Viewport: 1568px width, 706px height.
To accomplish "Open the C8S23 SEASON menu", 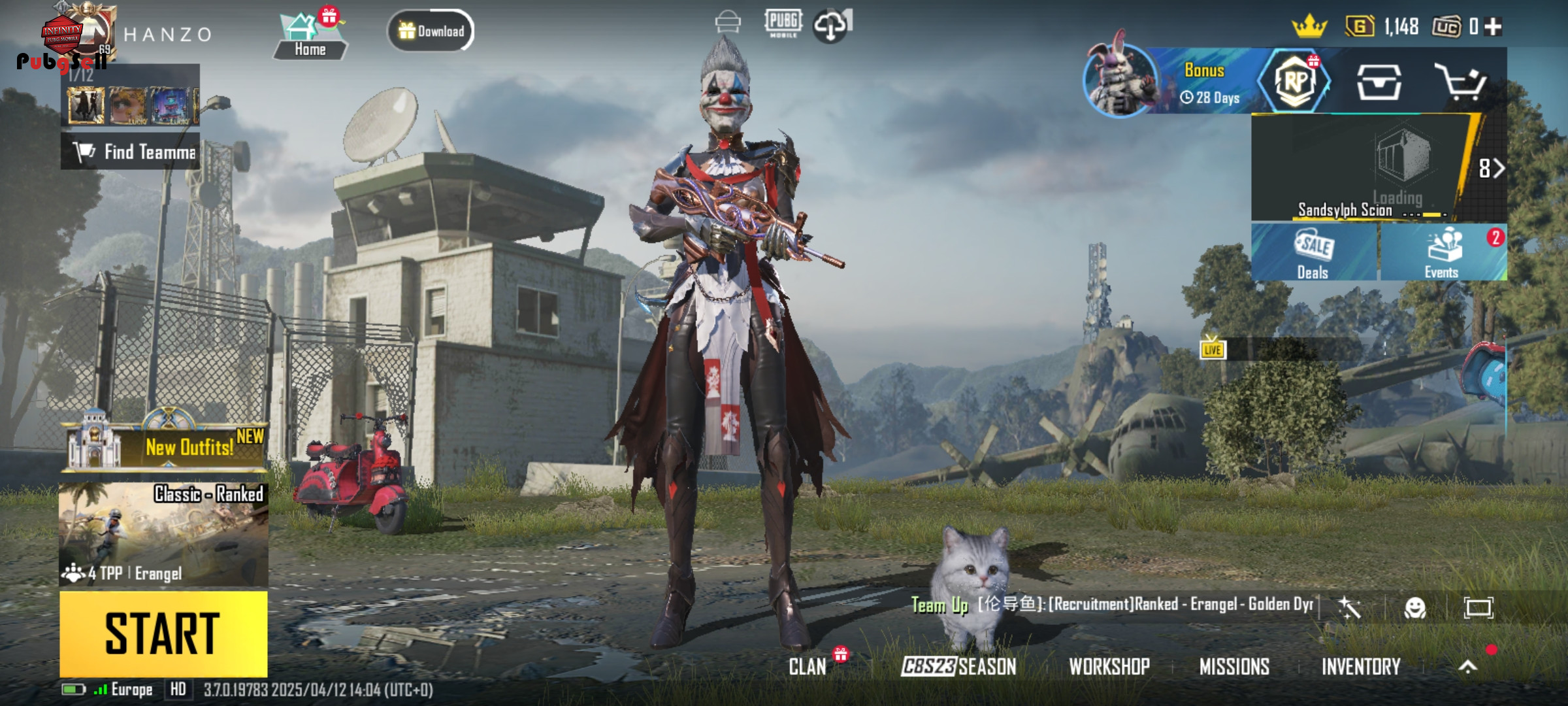I will click(x=958, y=666).
